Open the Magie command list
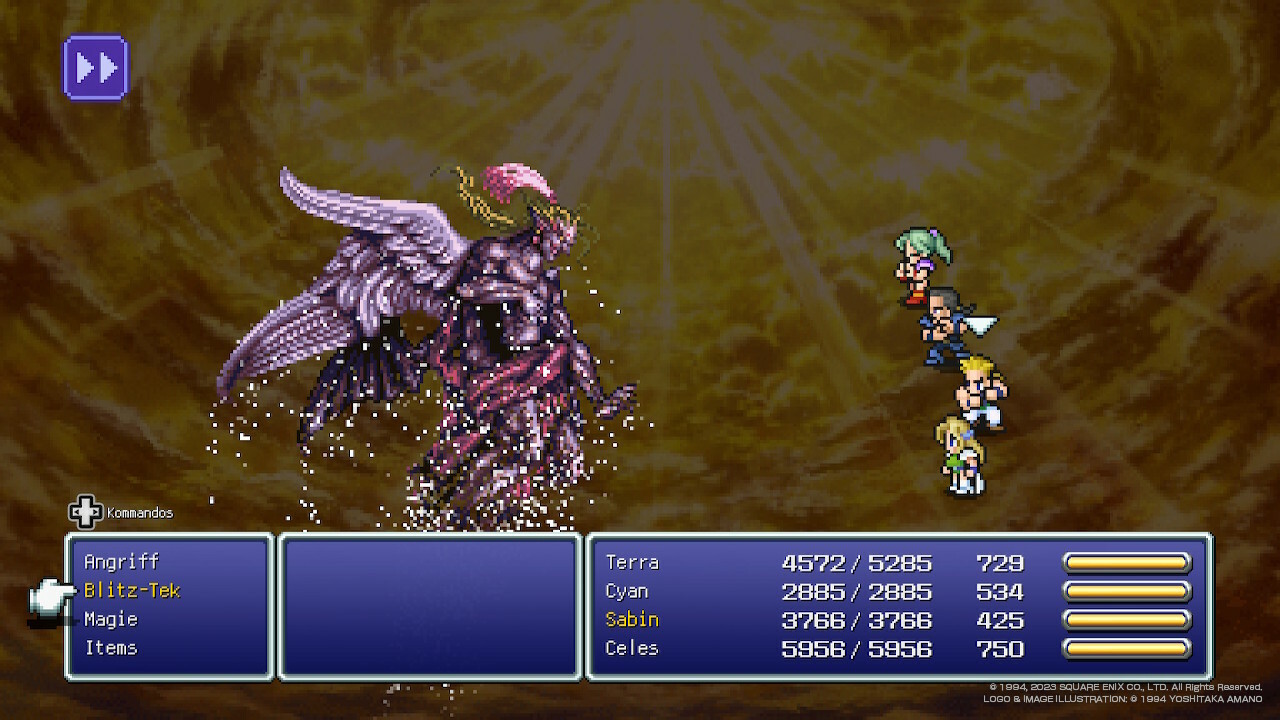This screenshot has height=720, width=1280. point(111,620)
